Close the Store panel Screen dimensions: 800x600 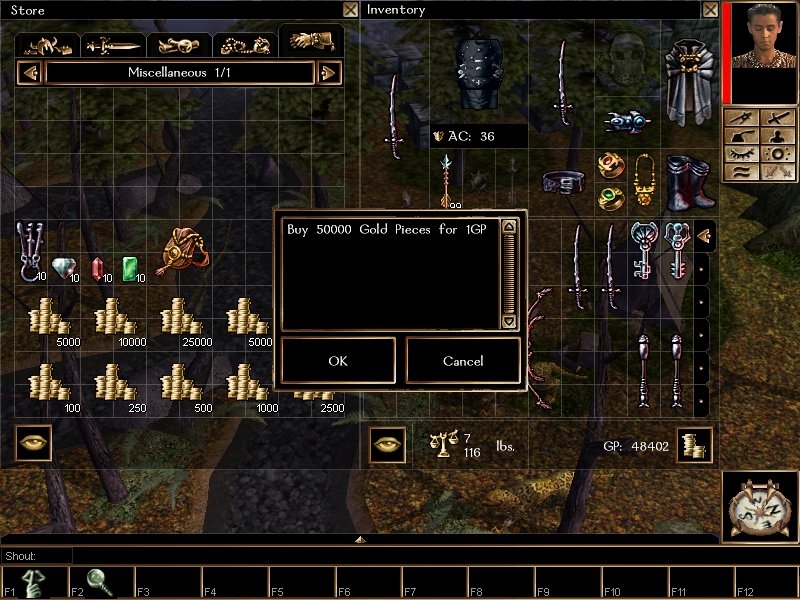349,10
